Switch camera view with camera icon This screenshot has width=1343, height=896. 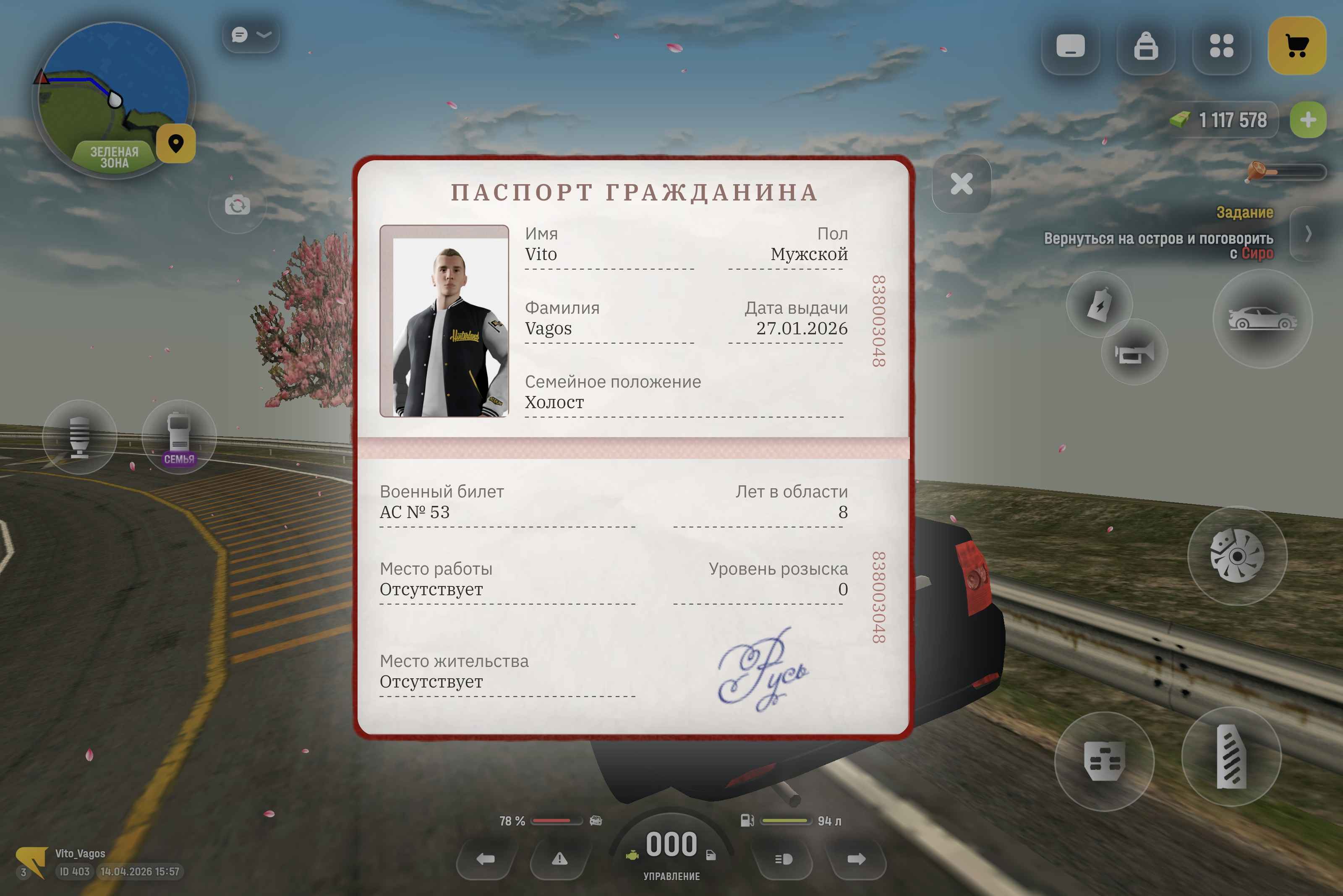click(x=237, y=205)
